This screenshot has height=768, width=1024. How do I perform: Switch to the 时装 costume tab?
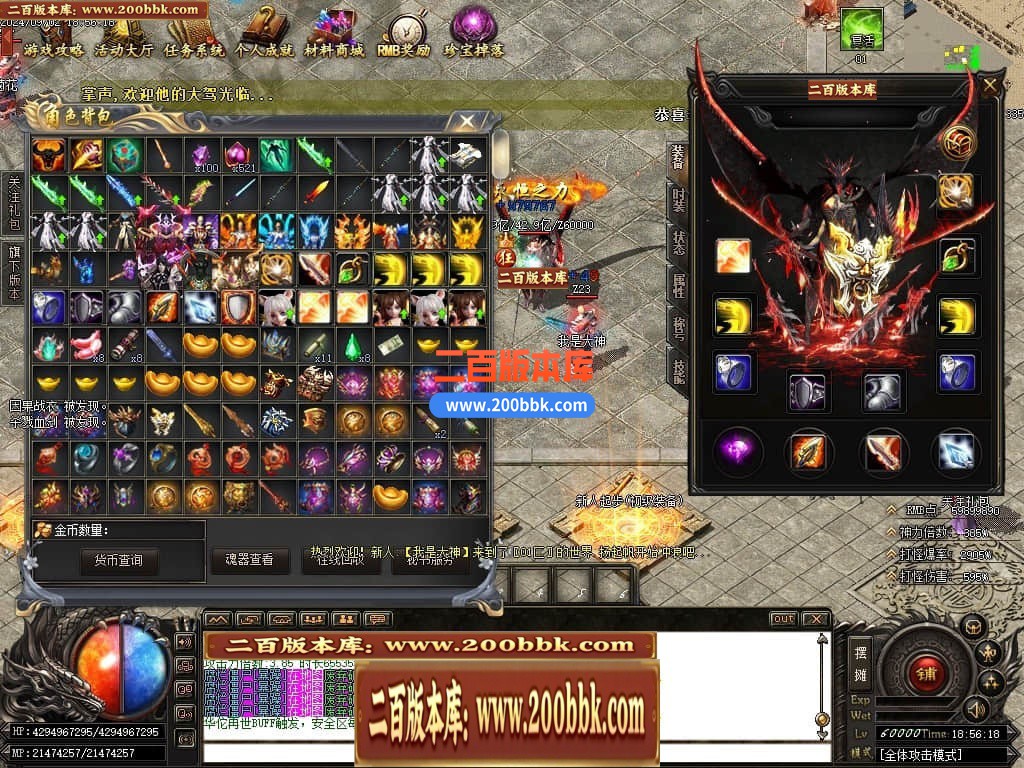click(678, 203)
